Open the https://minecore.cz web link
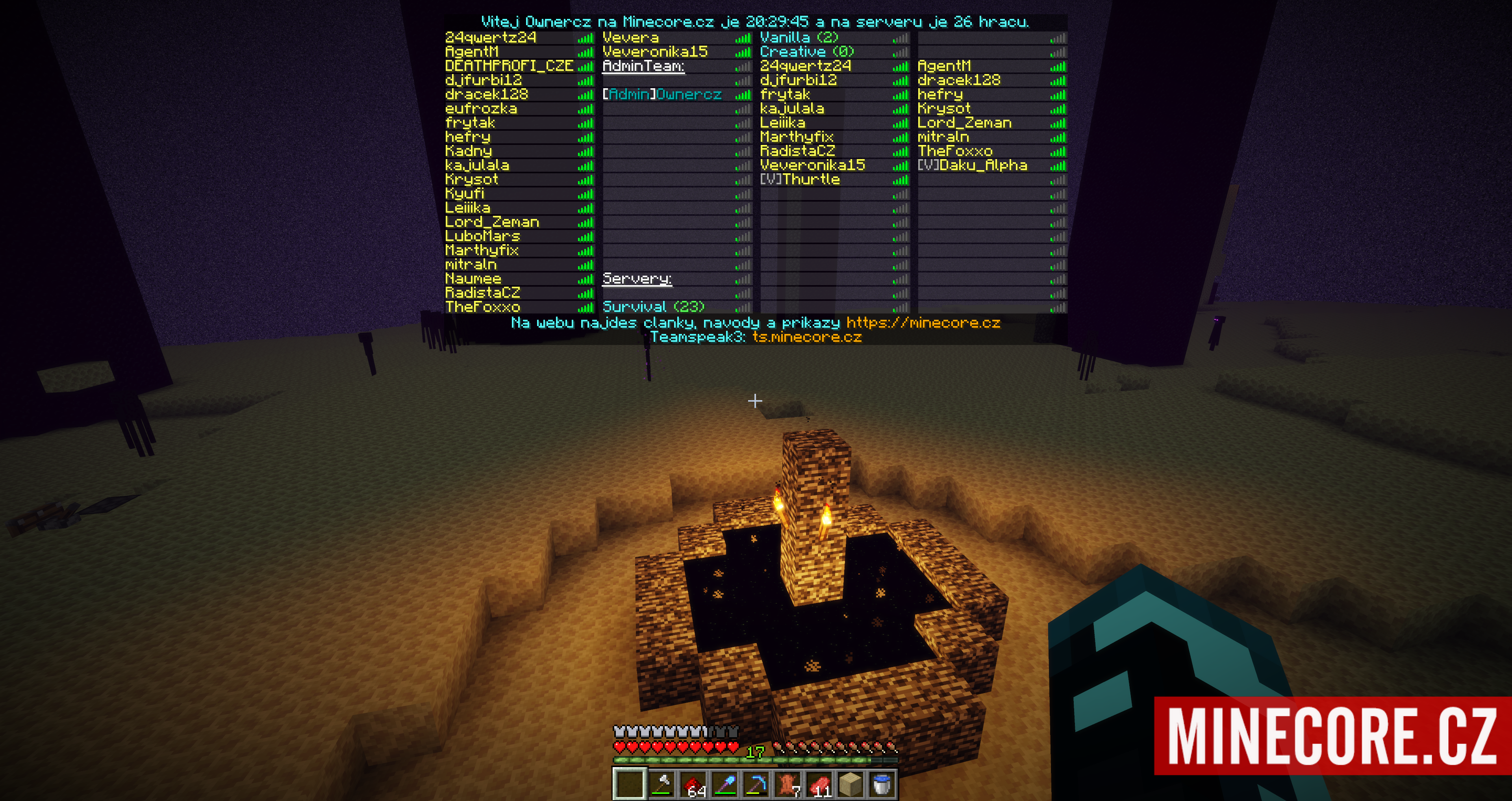The image size is (1512, 801). click(x=923, y=323)
